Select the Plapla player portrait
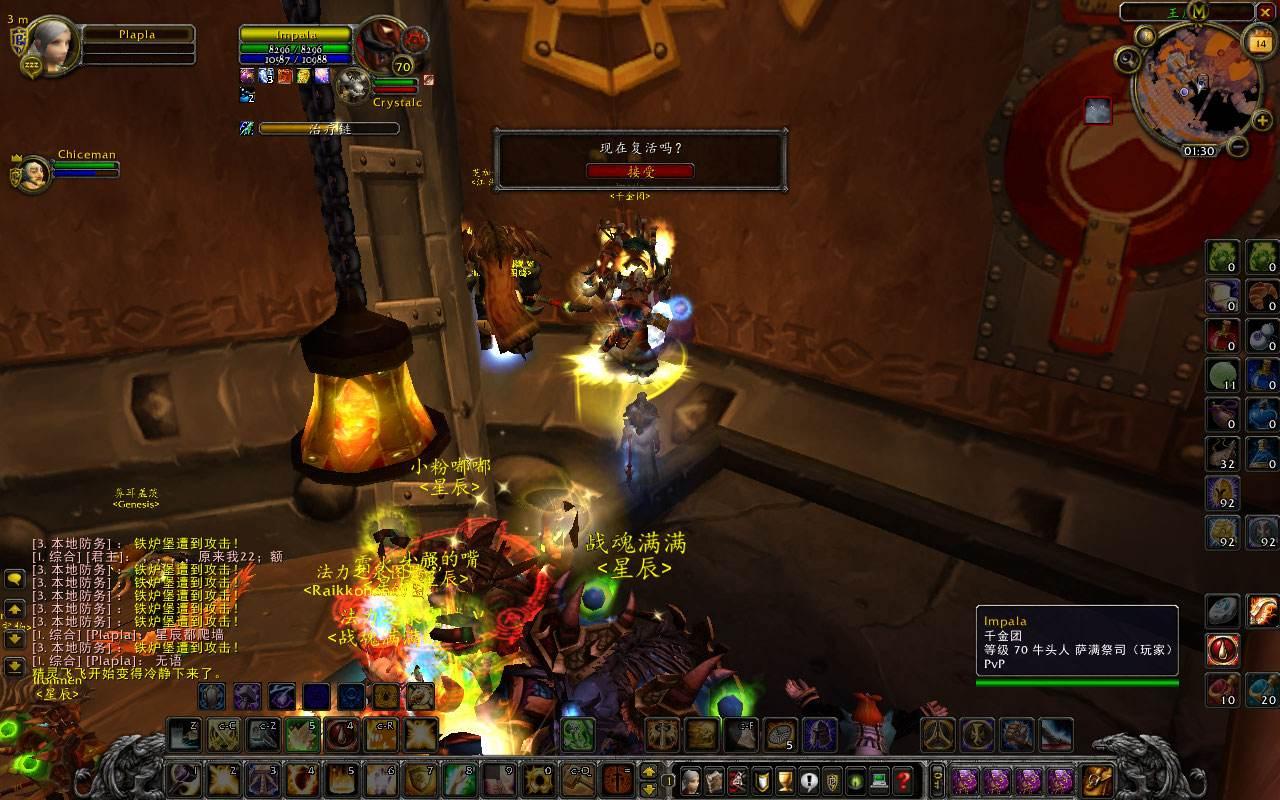 click(44, 45)
